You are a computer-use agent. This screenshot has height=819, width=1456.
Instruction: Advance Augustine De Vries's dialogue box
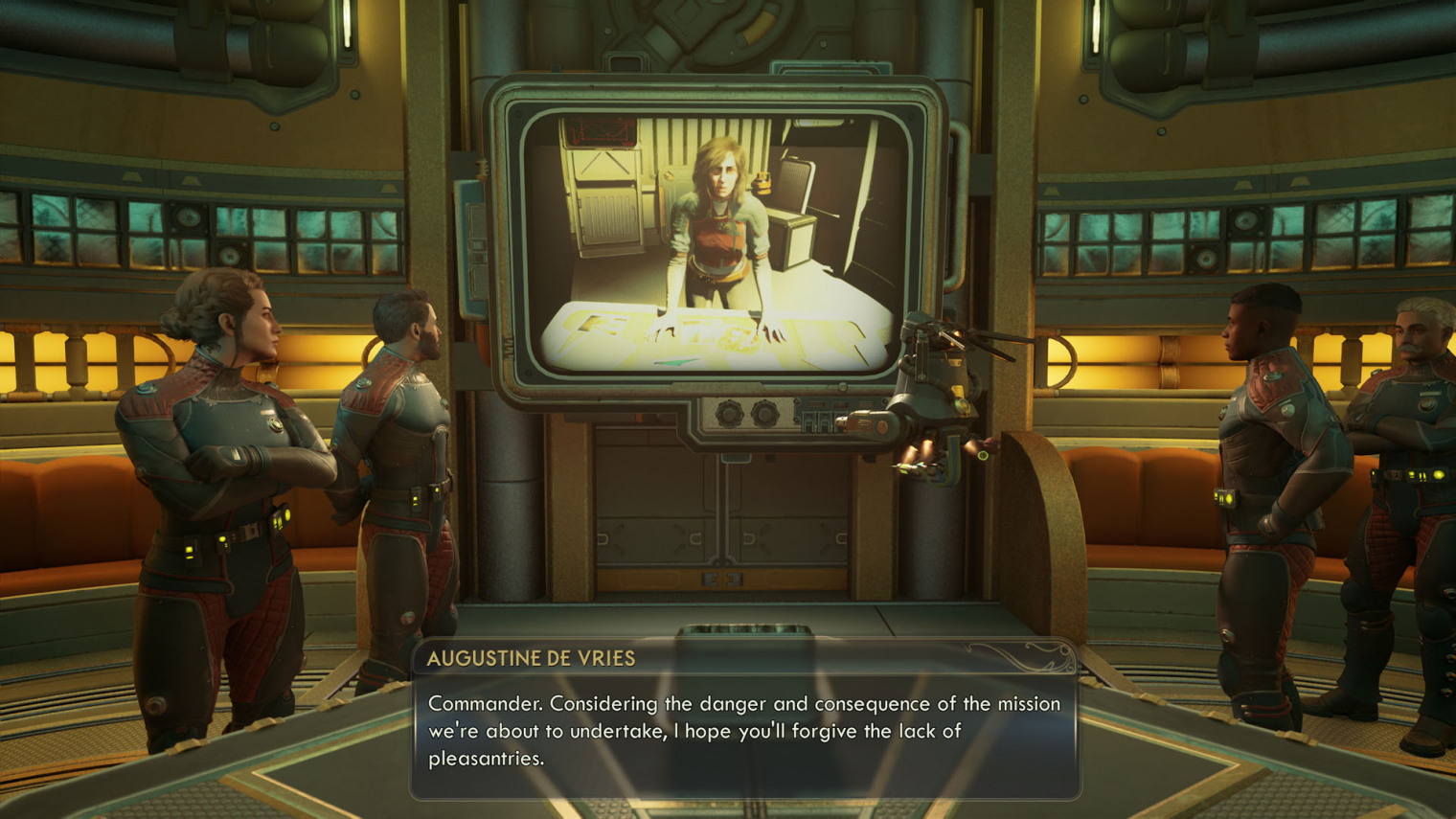coord(744,730)
